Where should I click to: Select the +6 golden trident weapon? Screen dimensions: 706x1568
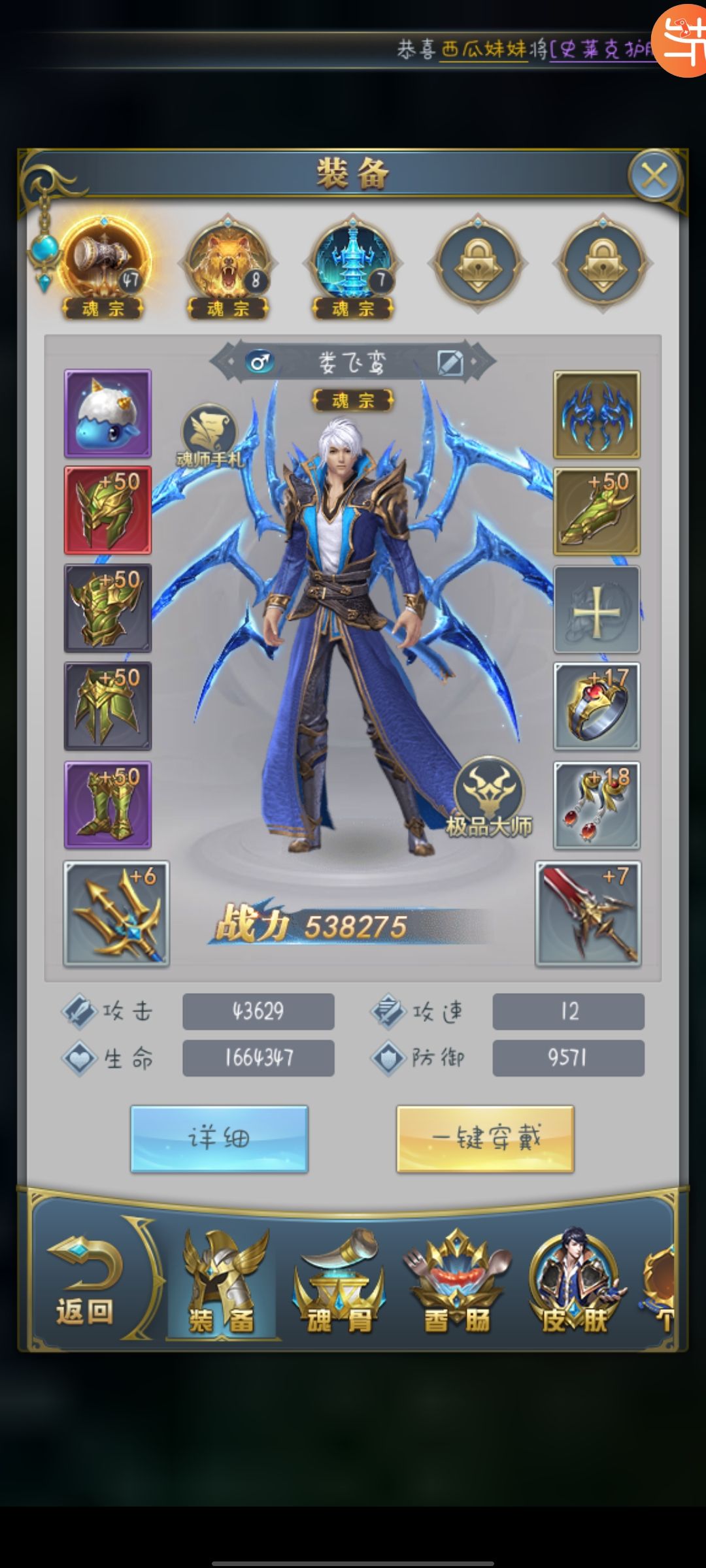[x=116, y=913]
